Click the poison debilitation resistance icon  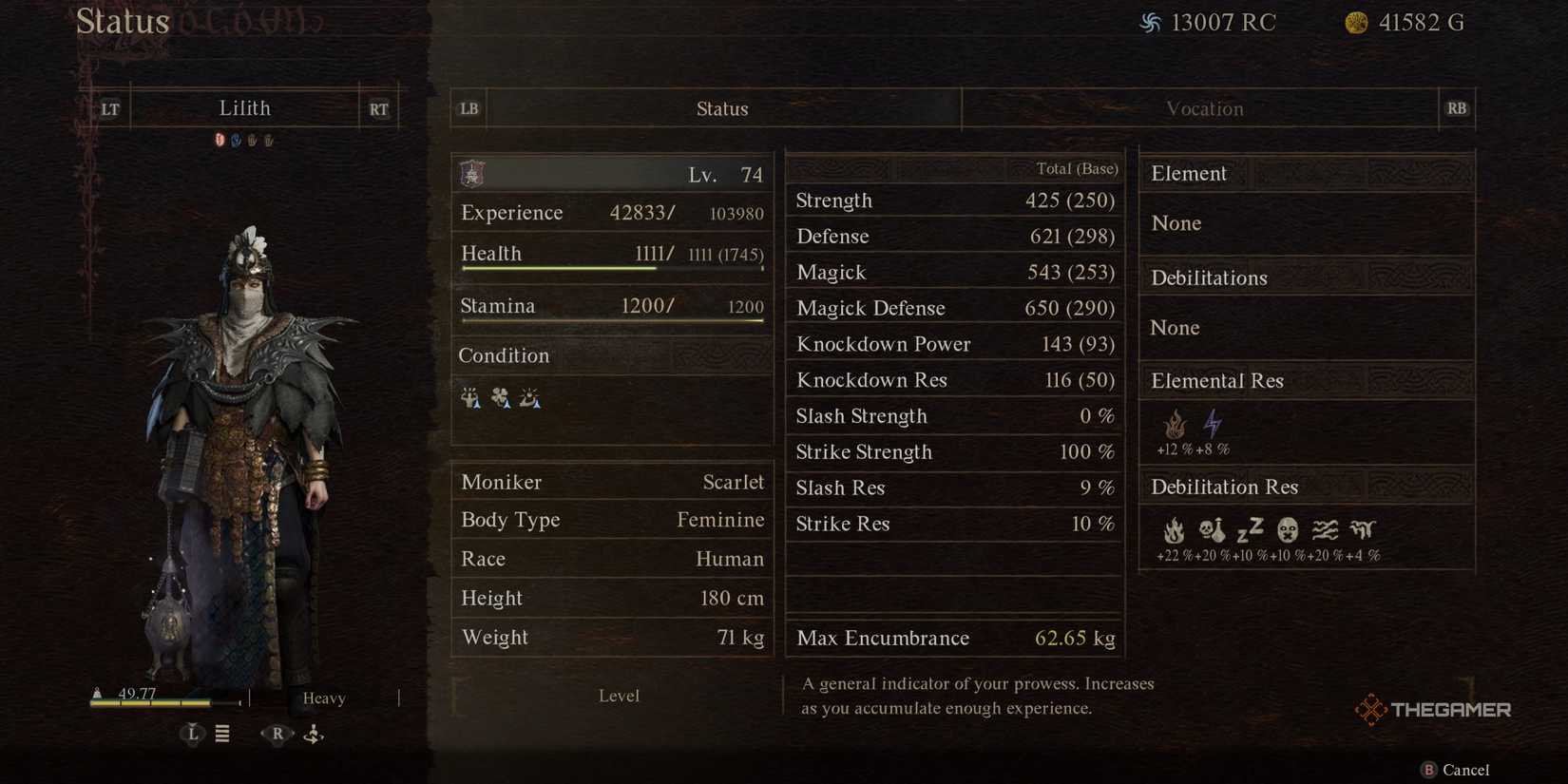1213,529
